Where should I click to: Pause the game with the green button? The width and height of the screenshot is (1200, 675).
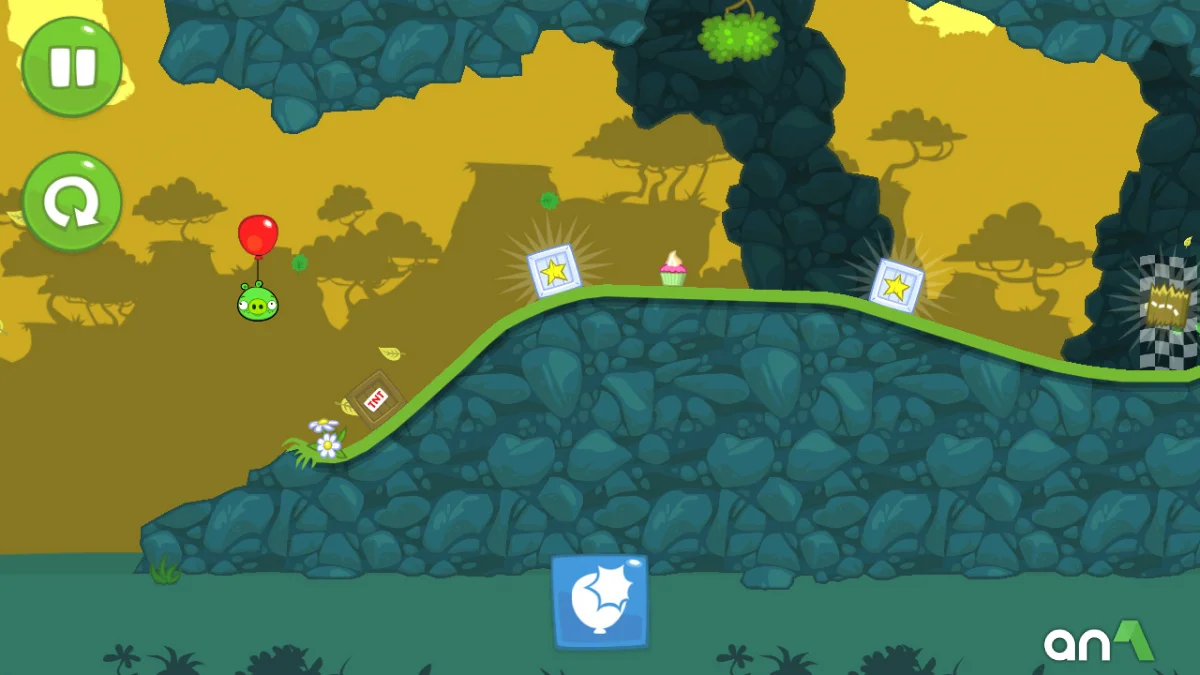pyautogui.click(x=72, y=66)
